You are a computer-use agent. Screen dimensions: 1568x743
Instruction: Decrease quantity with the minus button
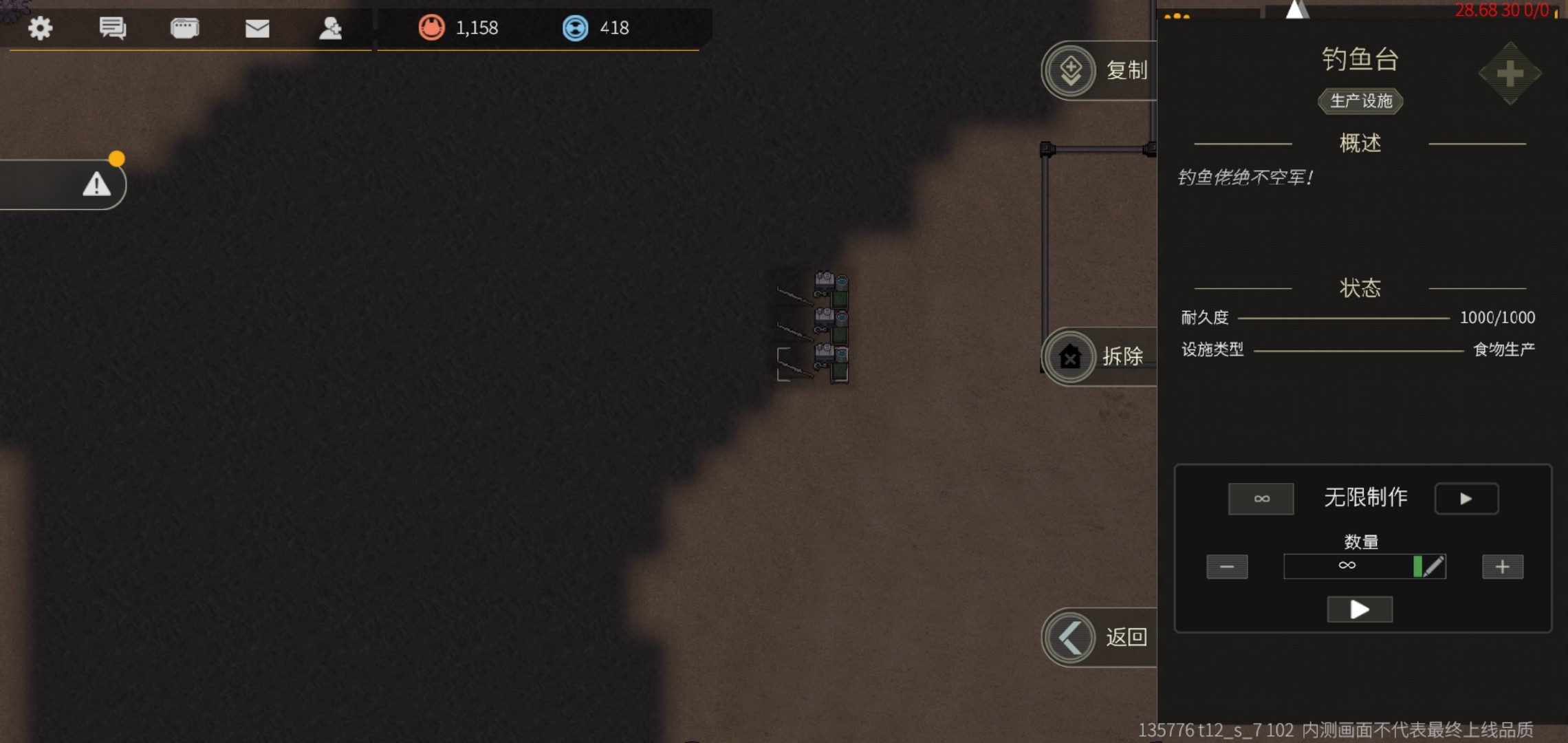click(x=1227, y=567)
